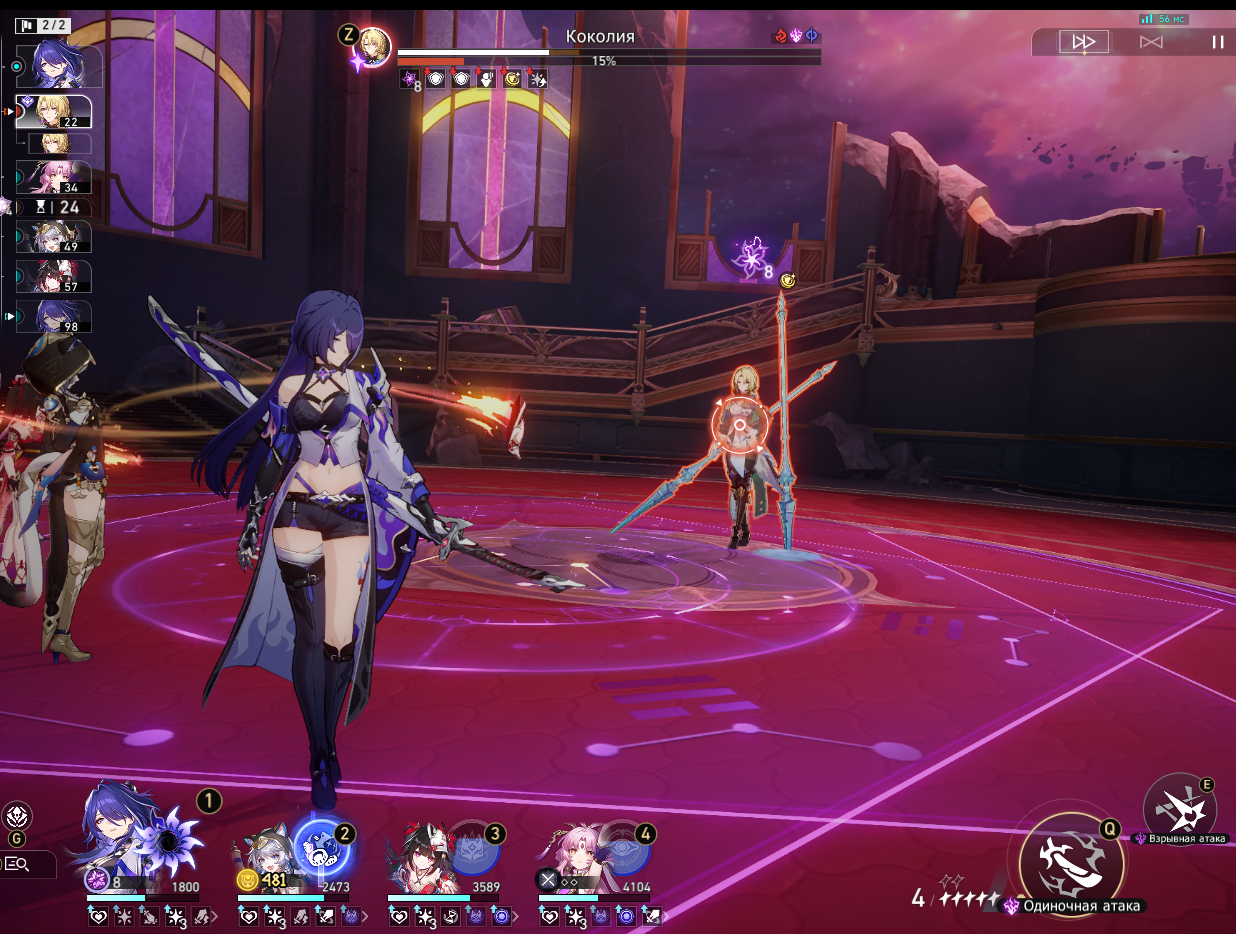1236x934 pixels.
Task: Click the round emblem icon above G
Action: [17, 816]
